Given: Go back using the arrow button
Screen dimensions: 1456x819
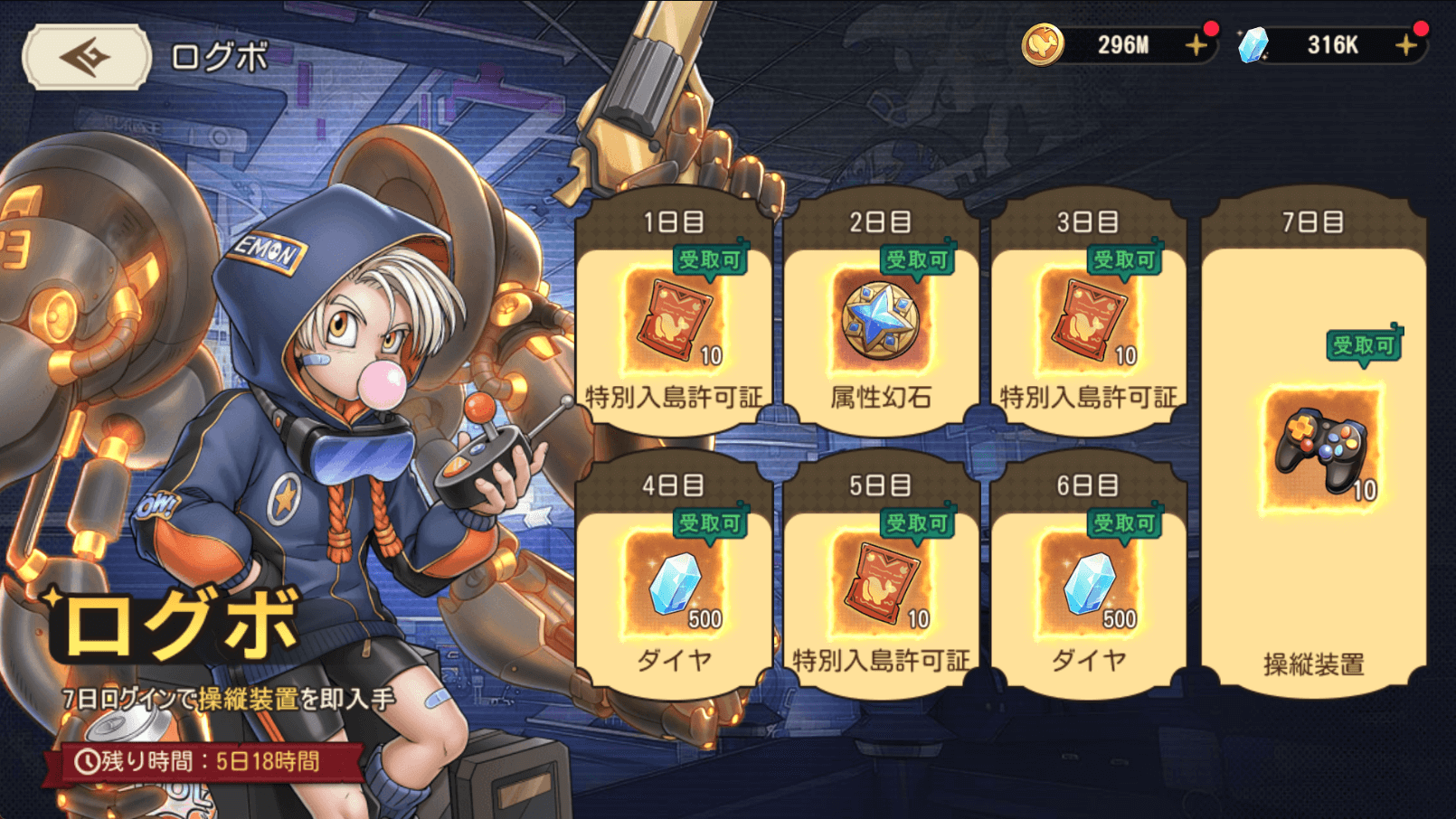Looking at the screenshot, I should pyautogui.click(x=86, y=58).
